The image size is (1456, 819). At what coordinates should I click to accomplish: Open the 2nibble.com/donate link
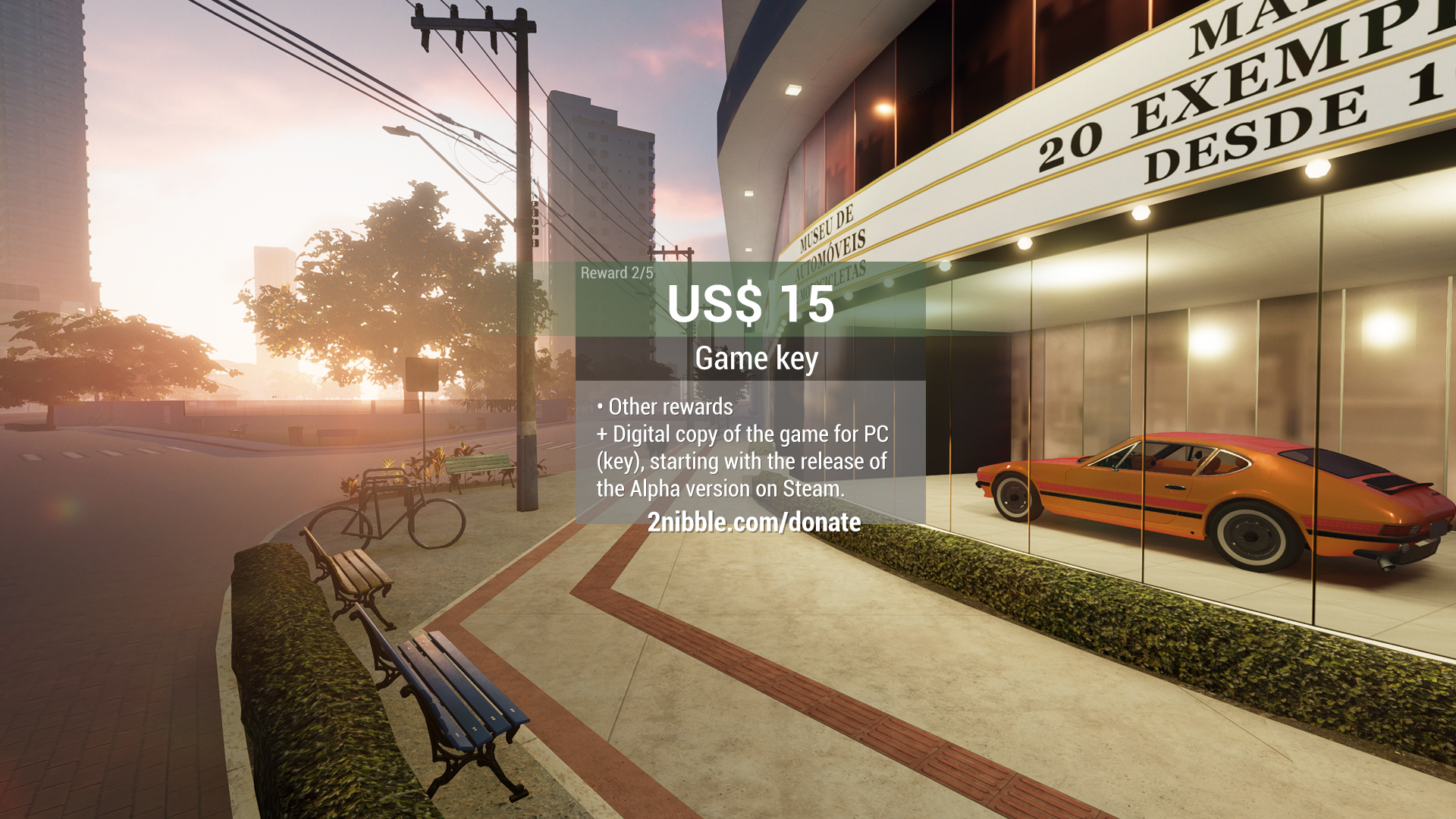(x=754, y=522)
